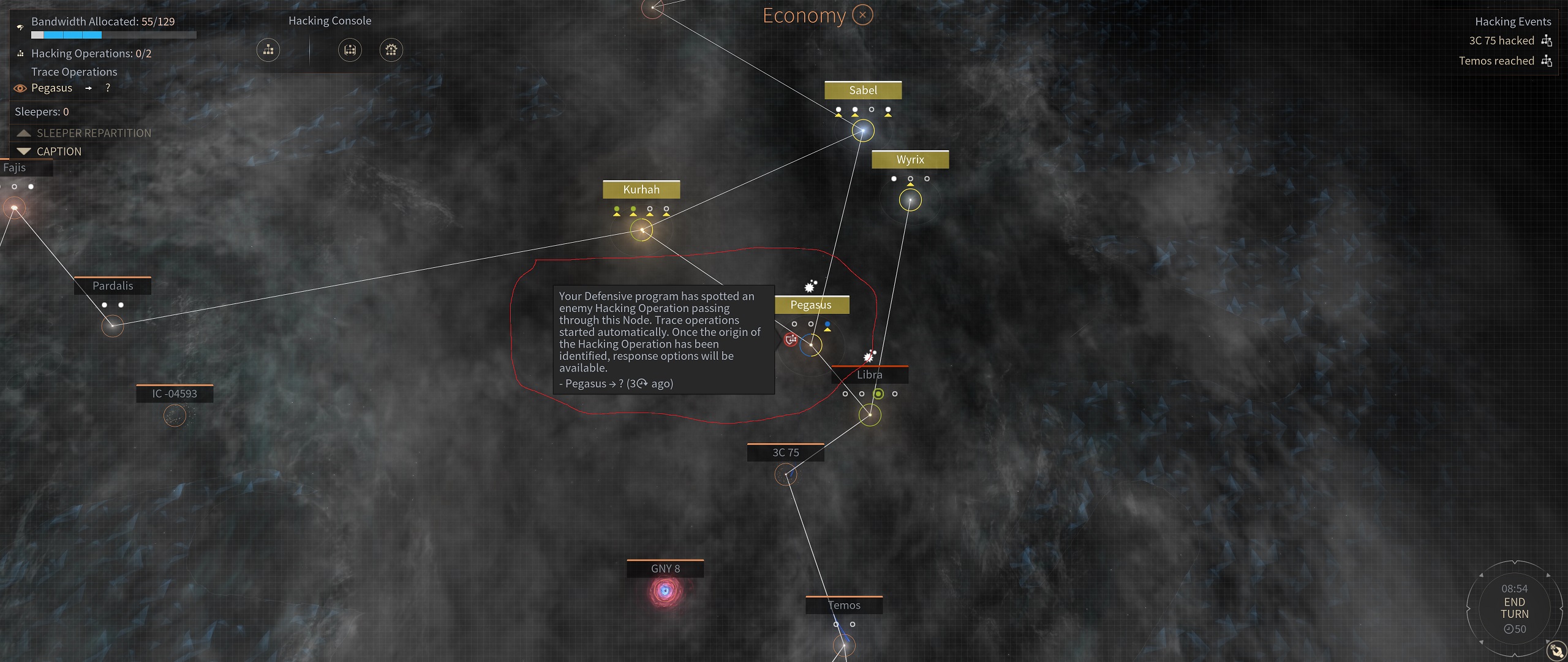The width and height of the screenshot is (1568, 662).
Task: Select the Libra system label
Action: [869, 375]
